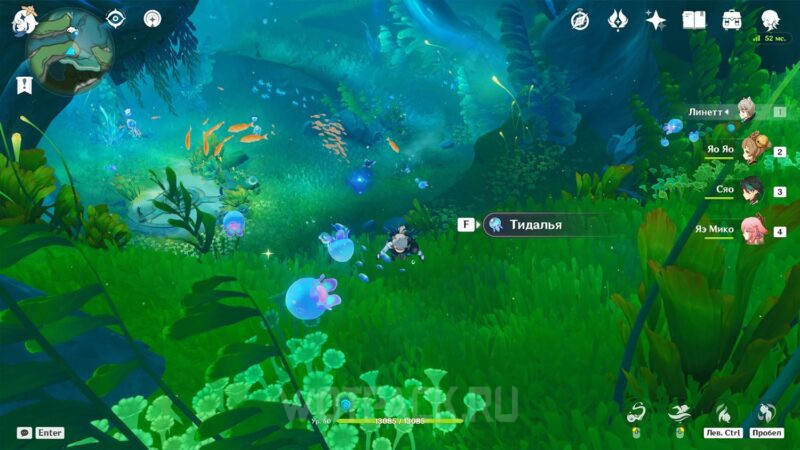Open the circular minimap
Image resolution: width=800 pixels, height=450 pixels.
click(x=70, y=52)
